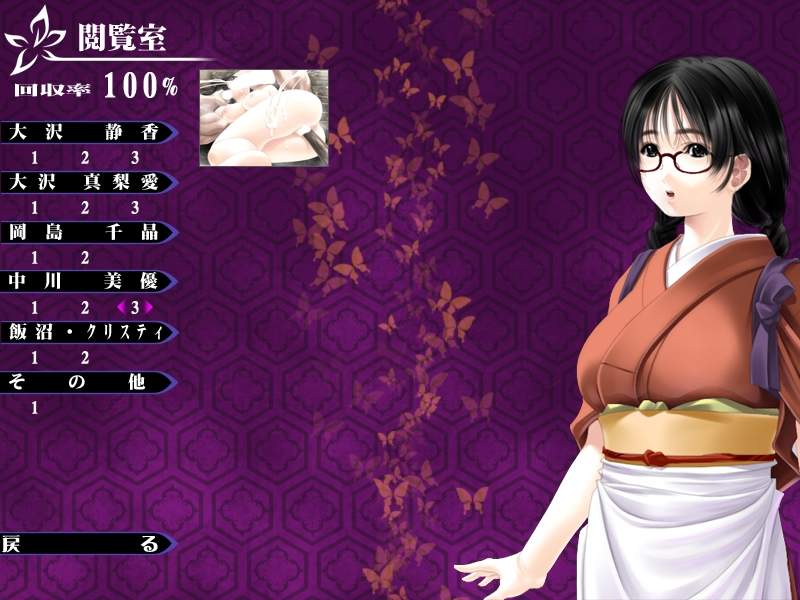
Task: Select the 大沢 静香 category
Action: point(85,132)
